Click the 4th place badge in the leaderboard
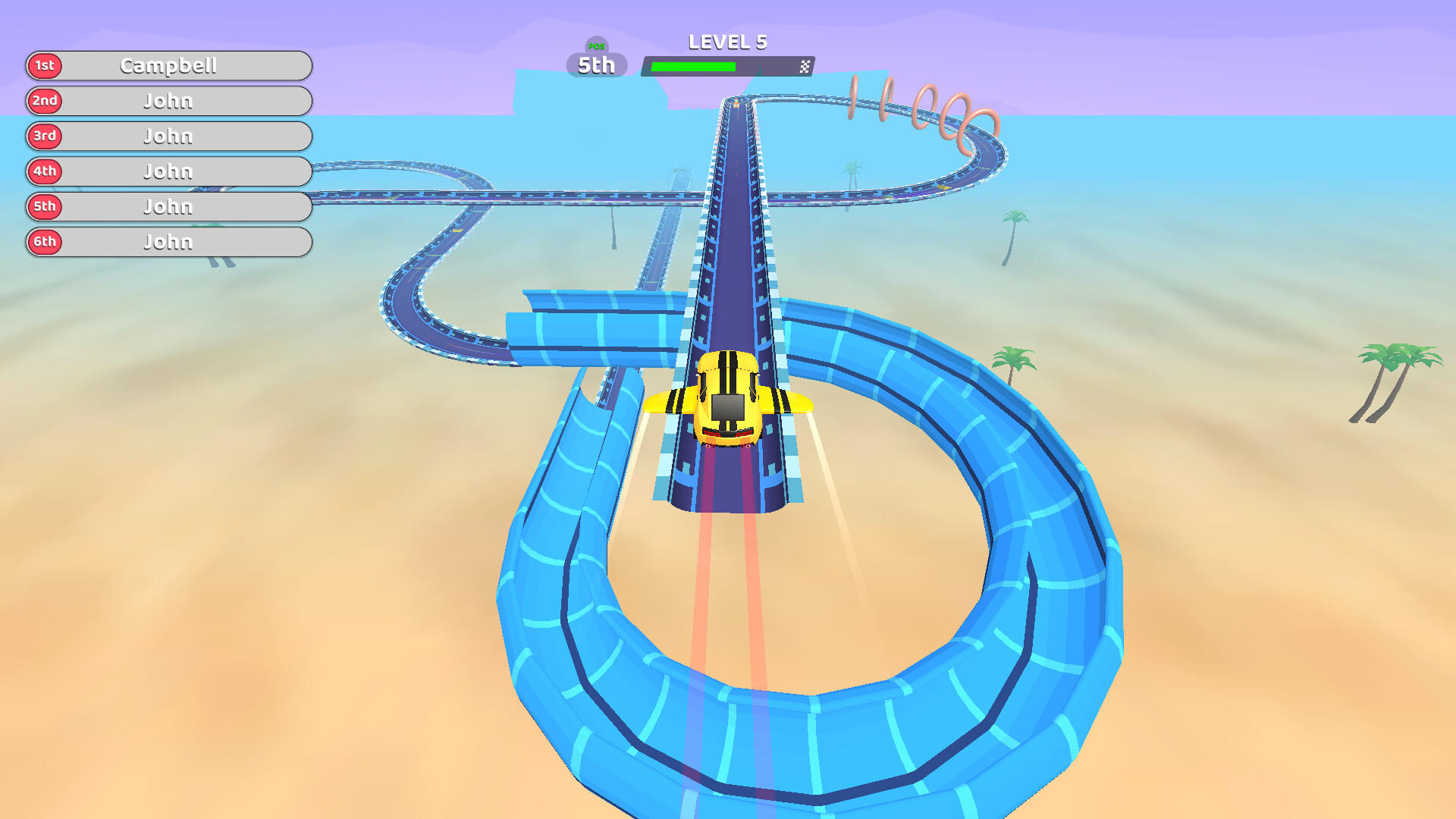This screenshot has width=1456, height=819. tap(44, 171)
